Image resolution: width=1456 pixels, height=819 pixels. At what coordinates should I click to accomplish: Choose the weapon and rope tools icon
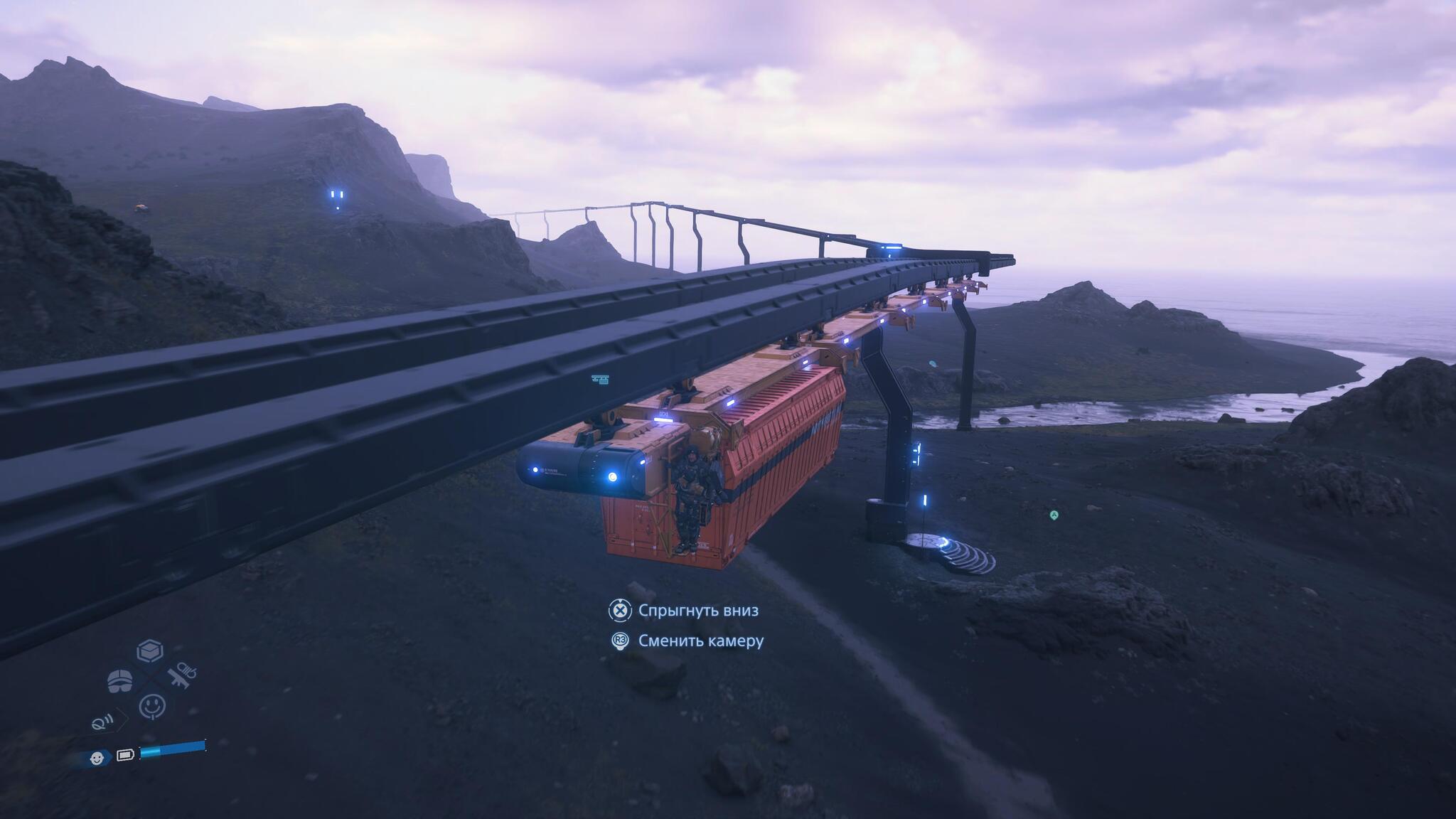(182, 675)
